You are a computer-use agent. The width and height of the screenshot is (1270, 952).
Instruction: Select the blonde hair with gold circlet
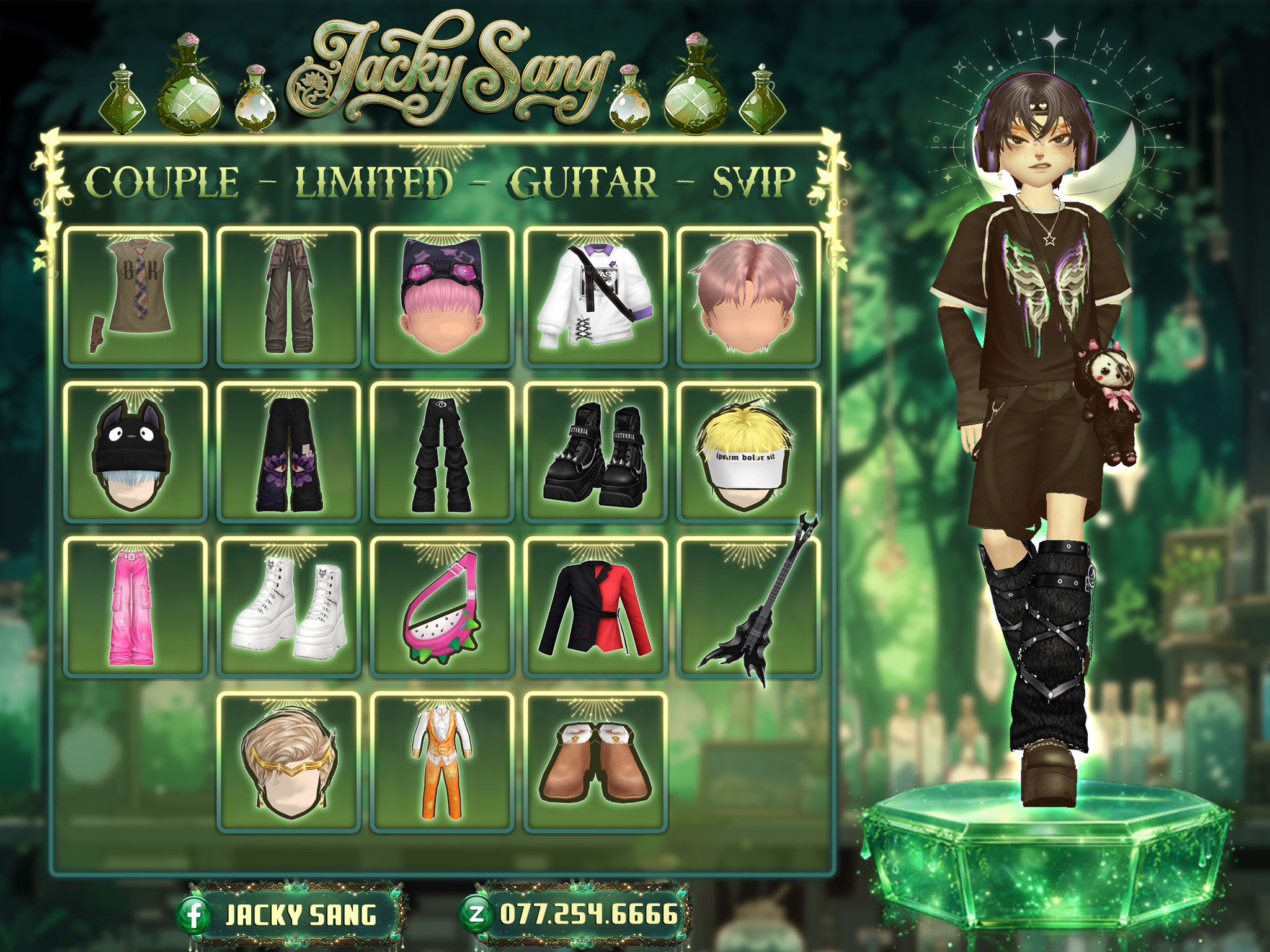pyautogui.click(x=288, y=762)
